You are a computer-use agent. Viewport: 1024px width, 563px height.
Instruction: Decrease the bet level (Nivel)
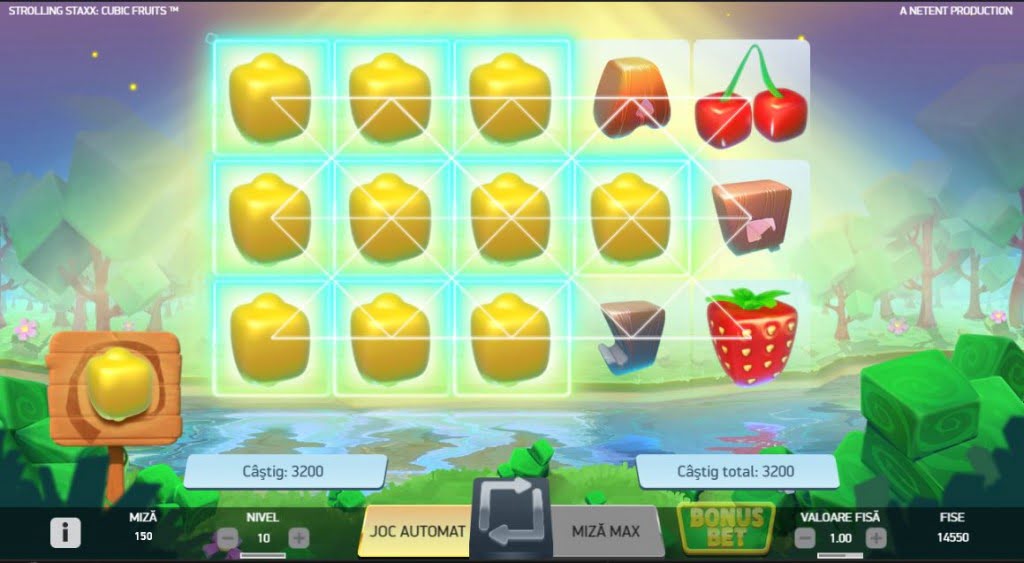click(227, 538)
